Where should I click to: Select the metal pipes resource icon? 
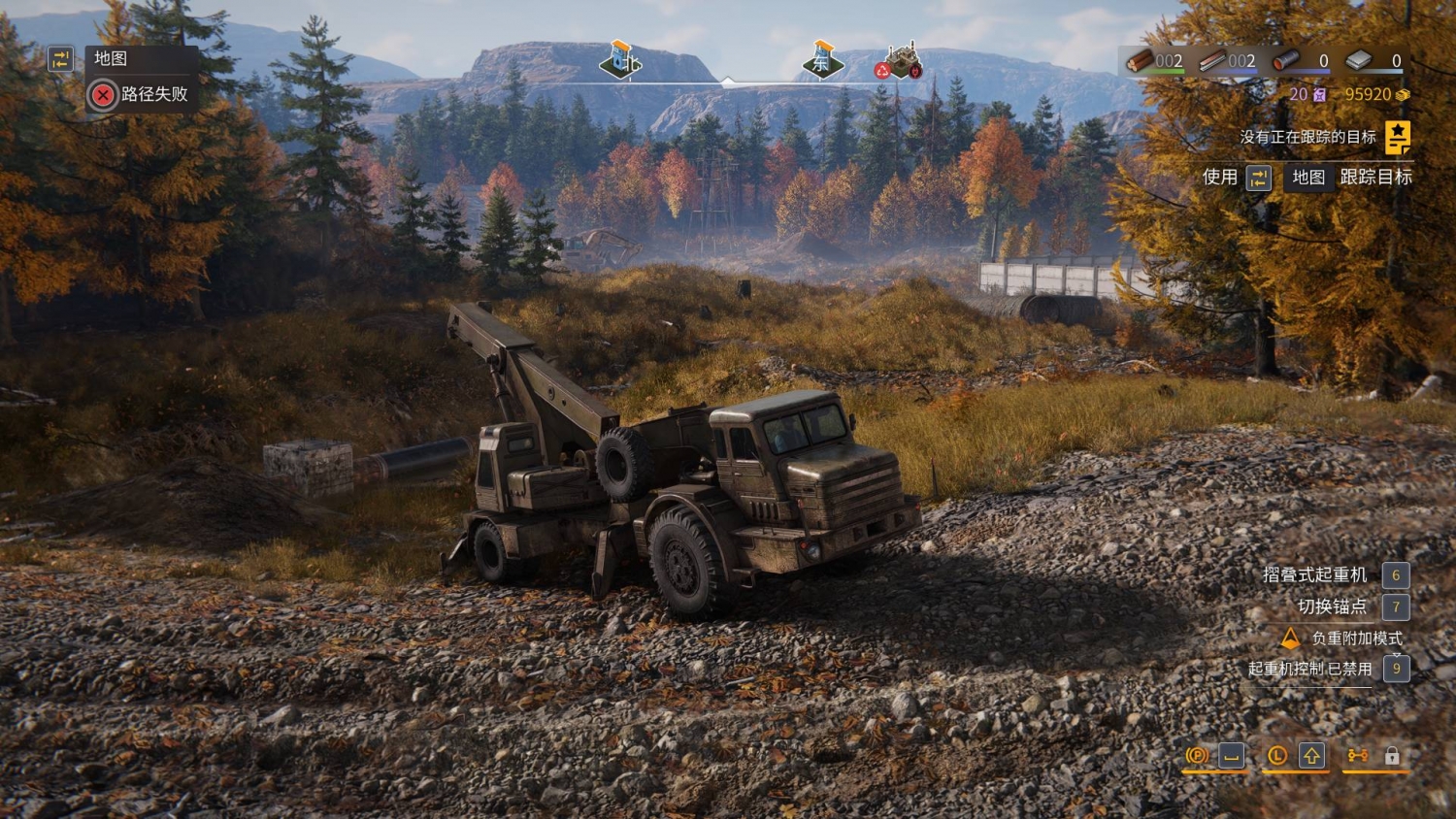(1286, 61)
